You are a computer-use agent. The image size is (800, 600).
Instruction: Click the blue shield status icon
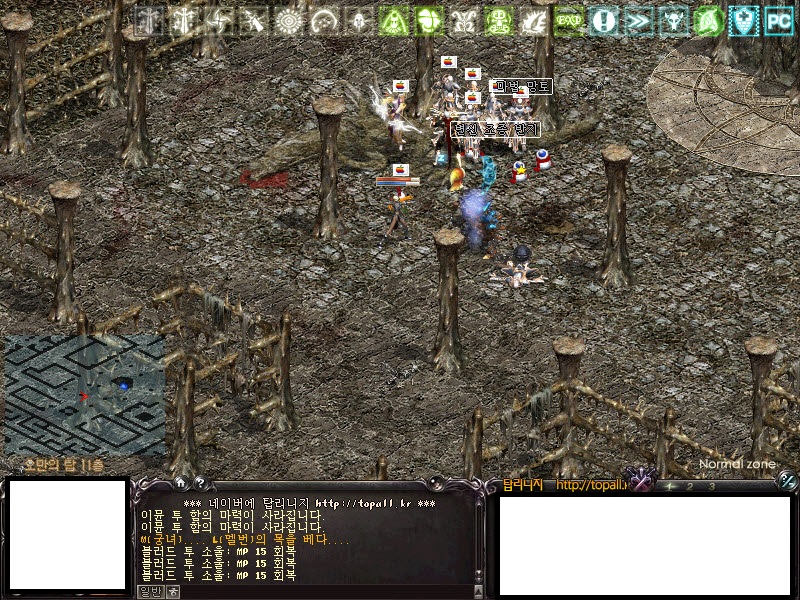743,20
